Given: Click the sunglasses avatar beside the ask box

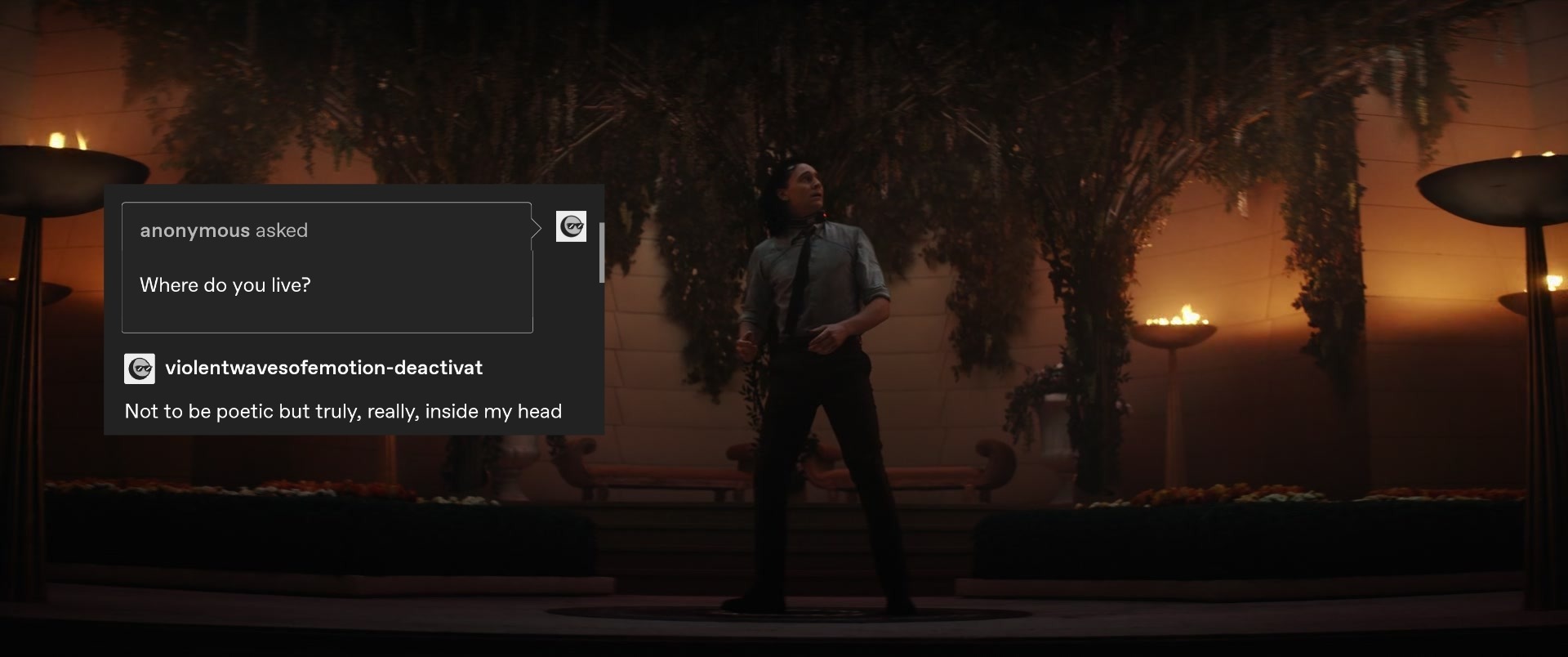Looking at the screenshot, I should click(x=571, y=226).
